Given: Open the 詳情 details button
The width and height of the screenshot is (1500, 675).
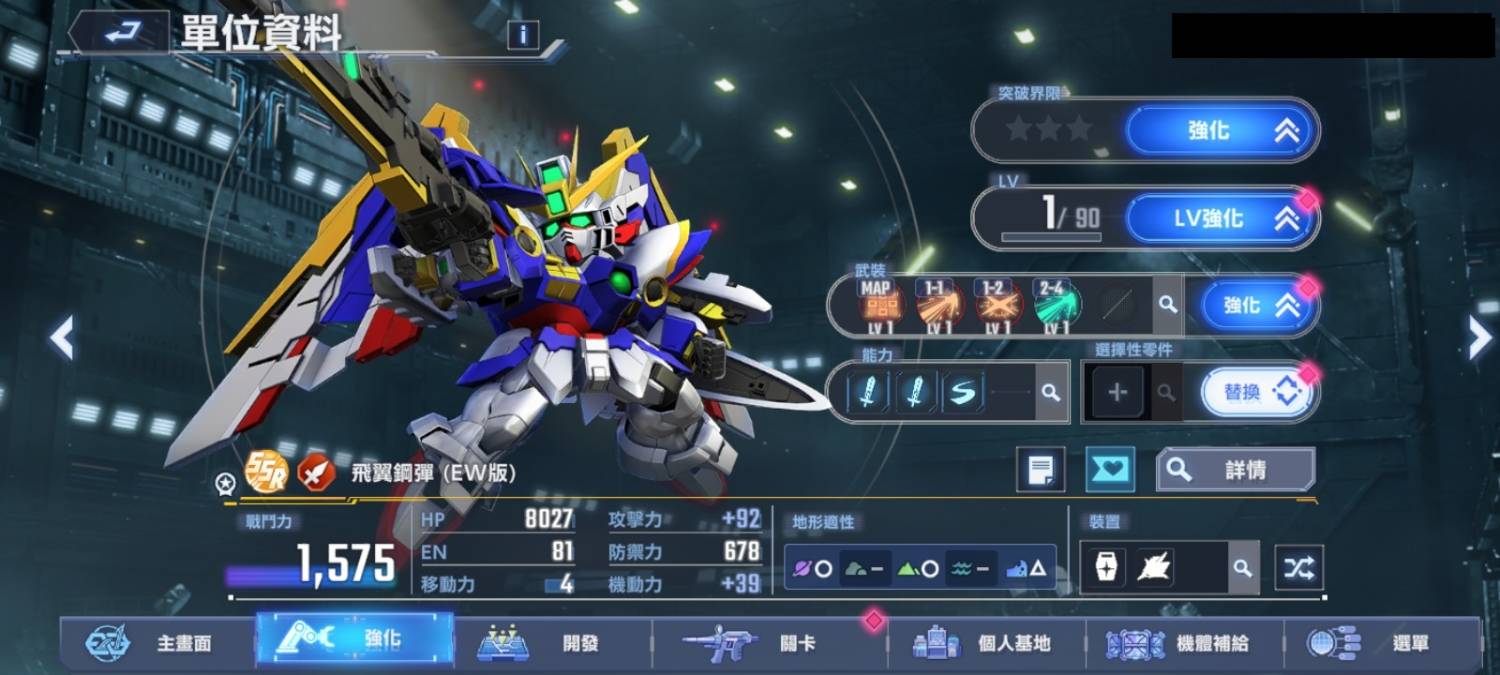Looking at the screenshot, I should pos(1235,470).
